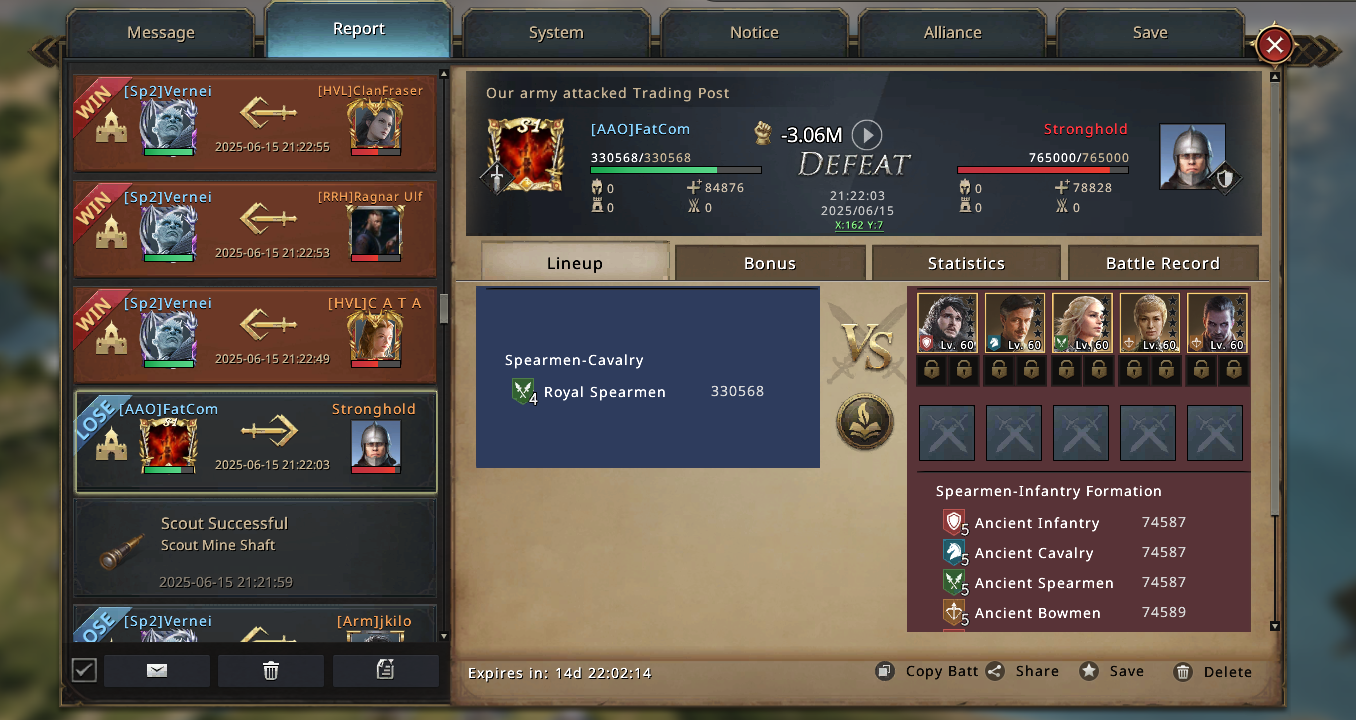Toggle the select-all reports checkbox
The height and width of the screenshot is (720, 1356).
tap(85, 670)
